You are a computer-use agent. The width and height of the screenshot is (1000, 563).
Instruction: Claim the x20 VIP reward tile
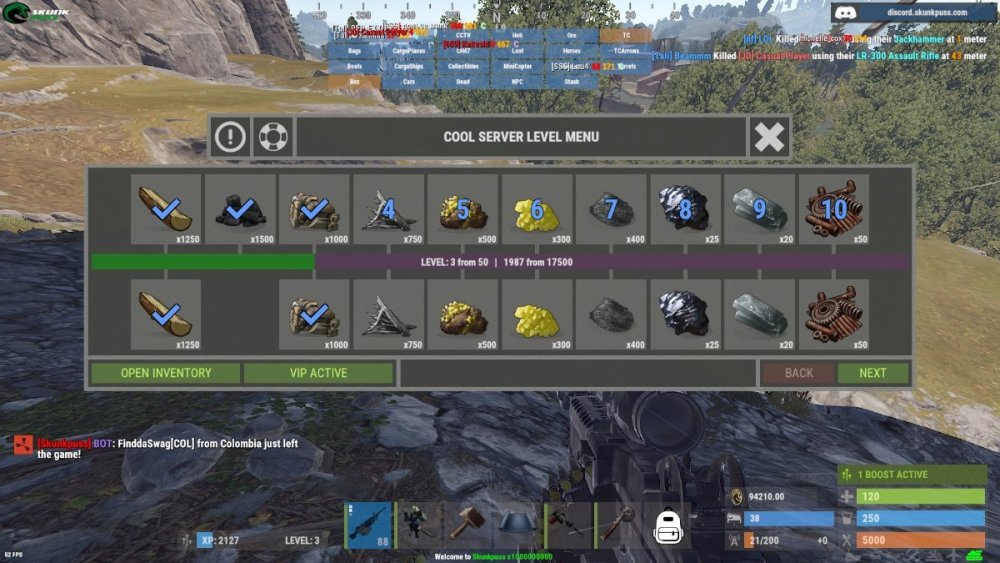pyautogui.click(x=759, y=314)
